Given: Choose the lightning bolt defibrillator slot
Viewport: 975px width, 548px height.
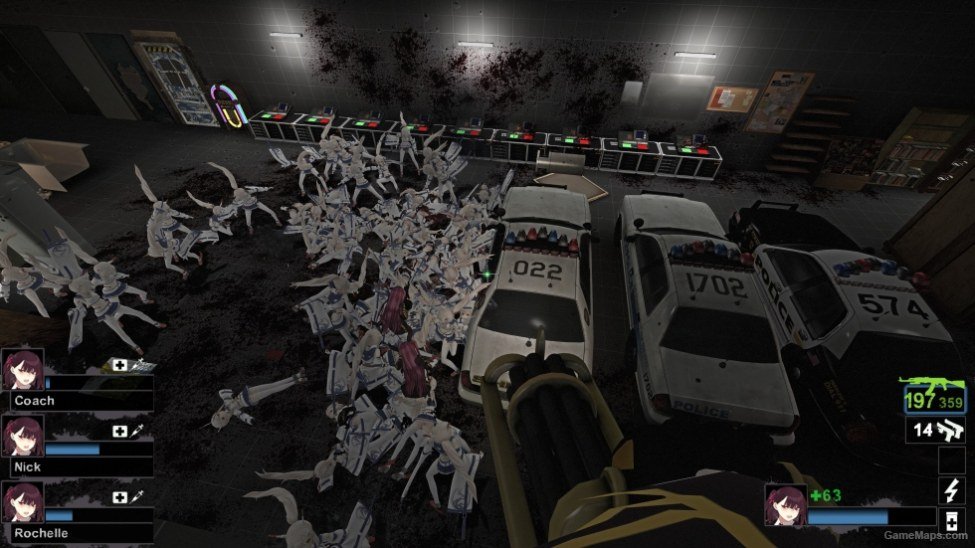Looking at the screenshot, I should point(950,490).
